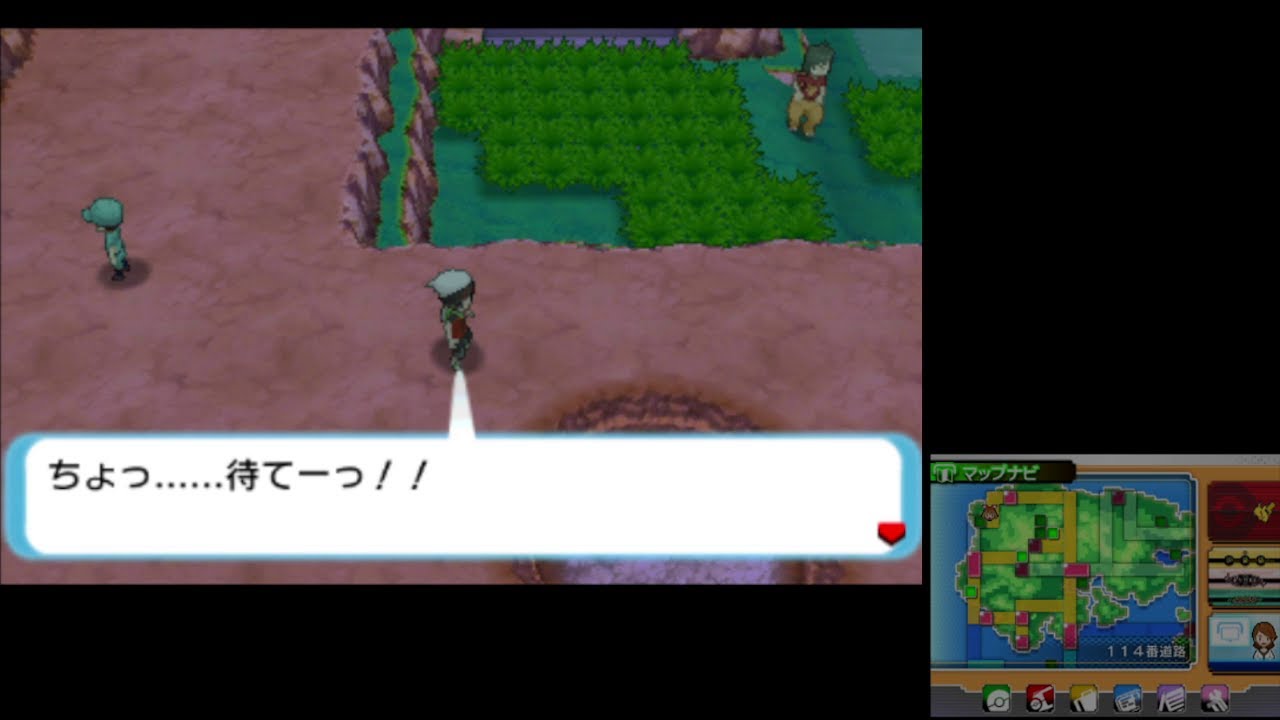Screen dimensions: 1280x720
Task: Switch to the マップナビ map tab
Action: [1000, 472]
